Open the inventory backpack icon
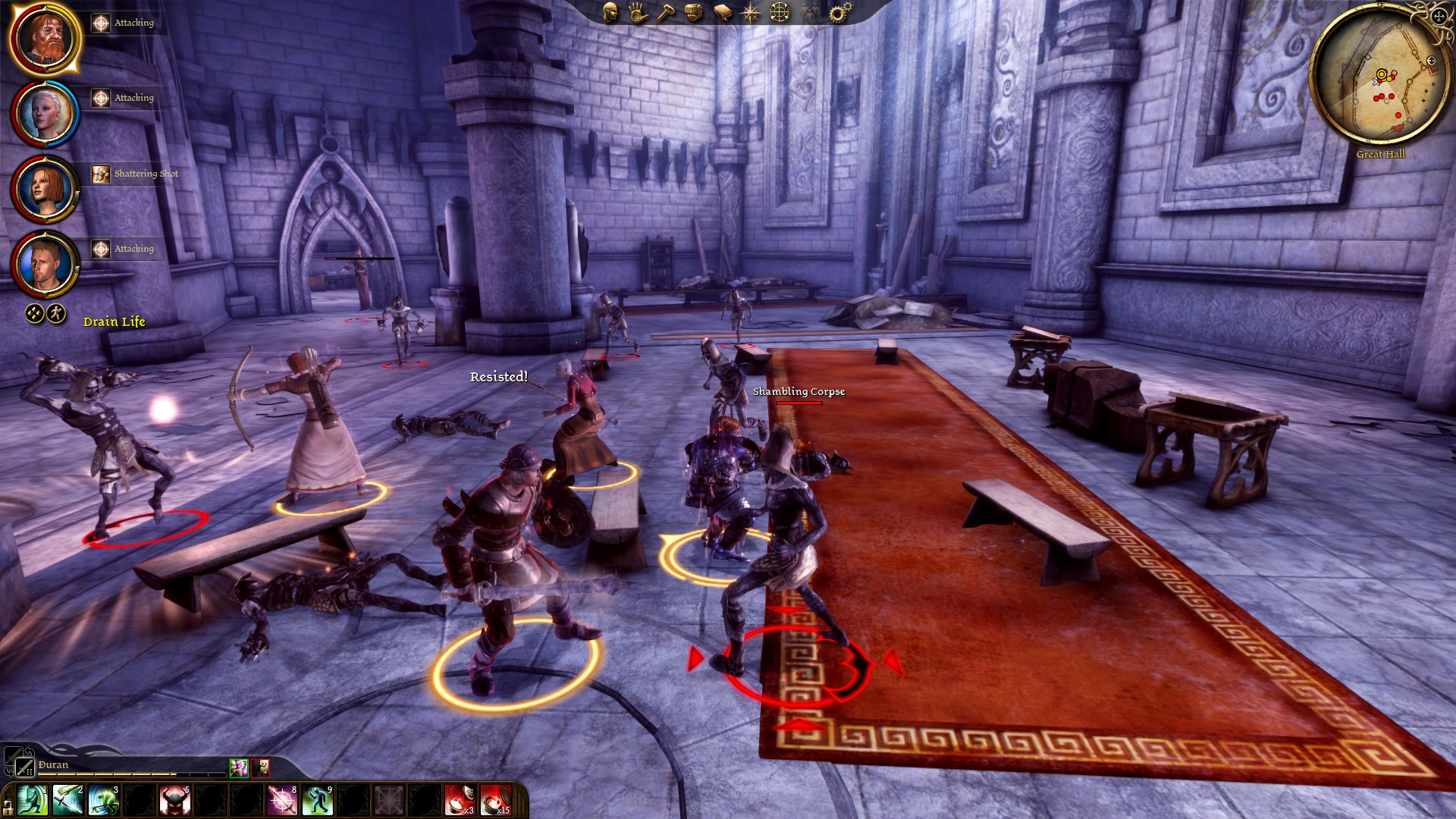The width and height of the screenshot is (1456, 819). coord(693,12)
